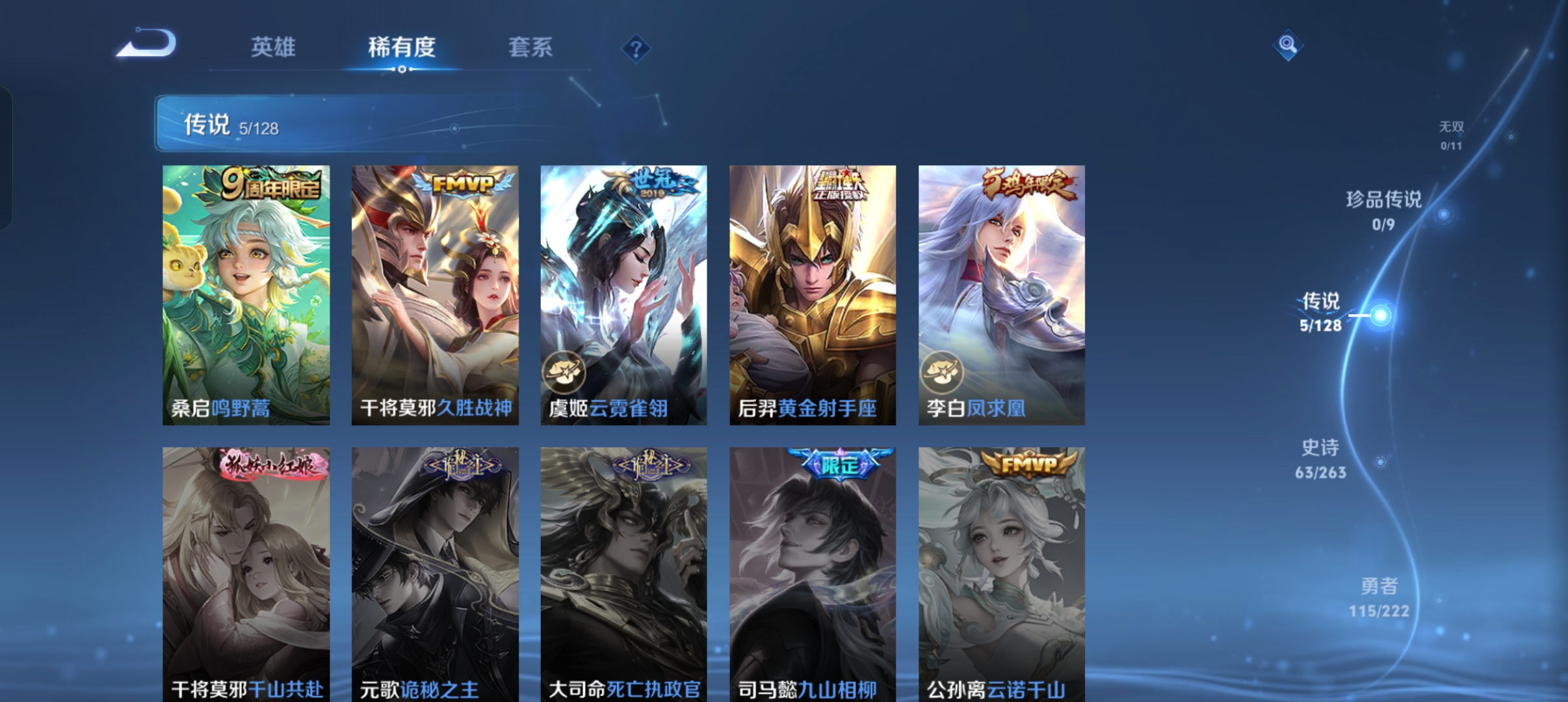Select the 桑启 鸣野蒿 skin card
This screenshot has height=702, width=1568.
tap(246, 294)
